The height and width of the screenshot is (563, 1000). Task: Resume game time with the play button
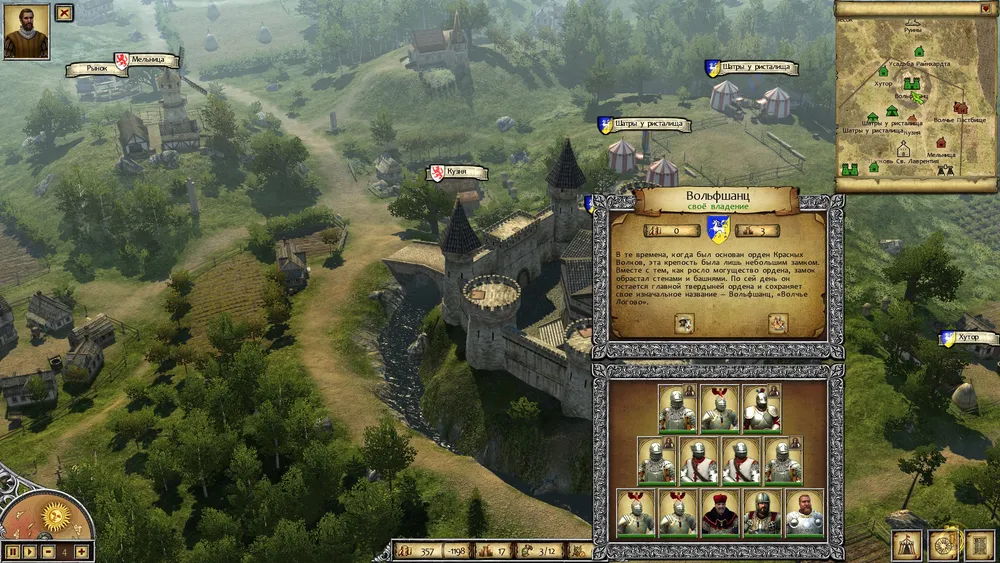[28, 551]
